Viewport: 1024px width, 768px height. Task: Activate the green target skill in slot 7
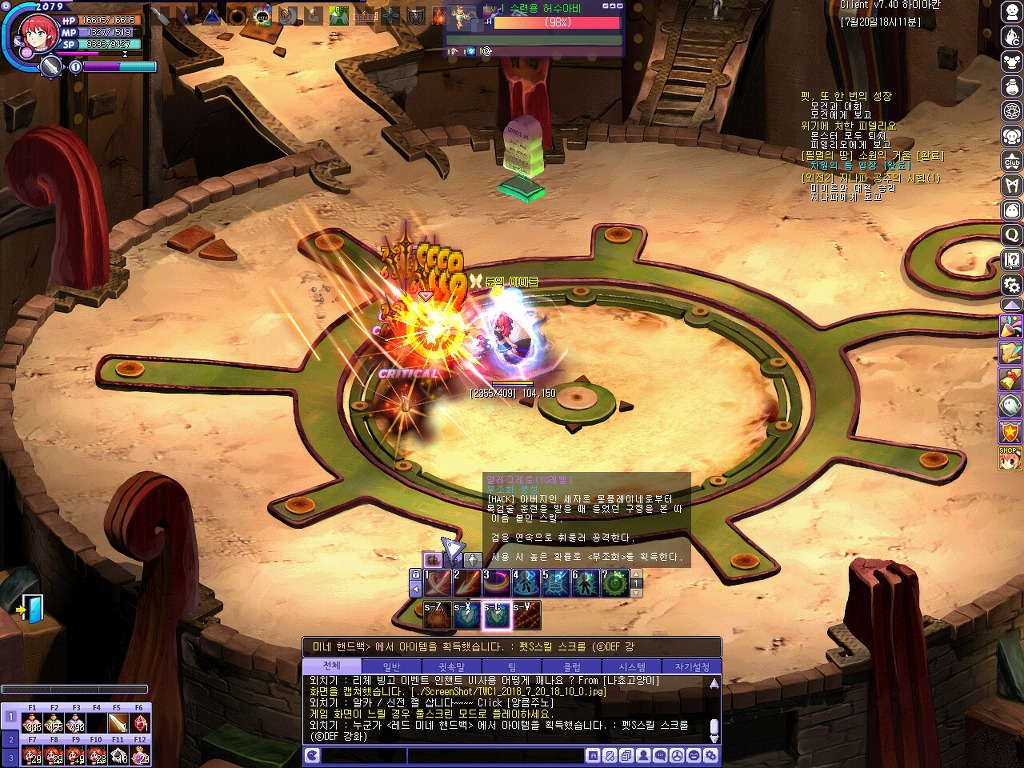click(615, 583)
